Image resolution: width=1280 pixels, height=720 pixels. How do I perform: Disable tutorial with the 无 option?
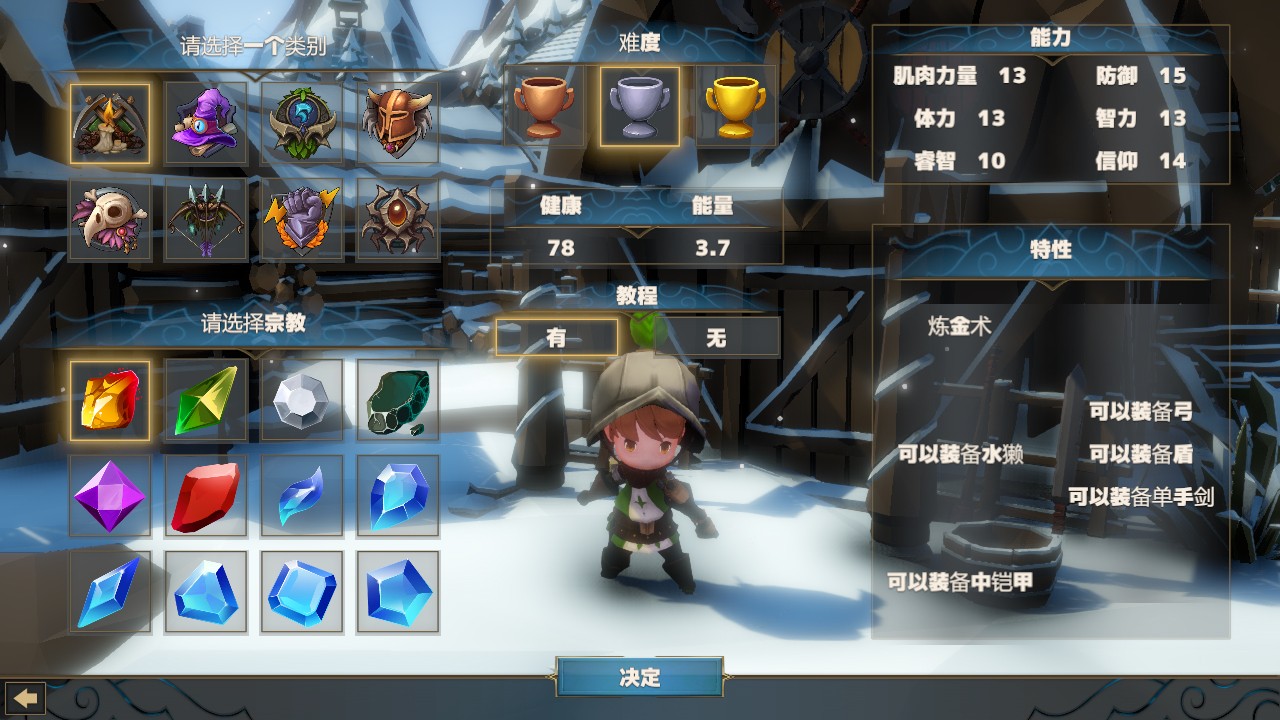point(716,337)
